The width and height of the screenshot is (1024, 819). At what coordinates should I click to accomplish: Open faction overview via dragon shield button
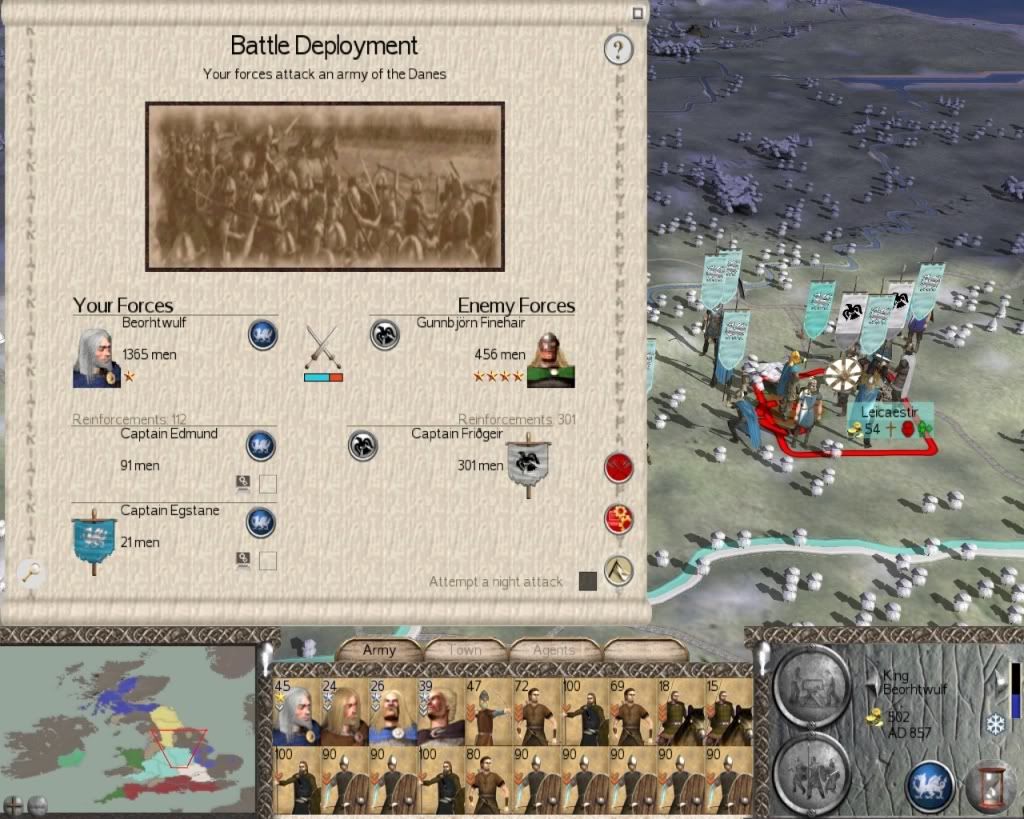coord(929,785)
